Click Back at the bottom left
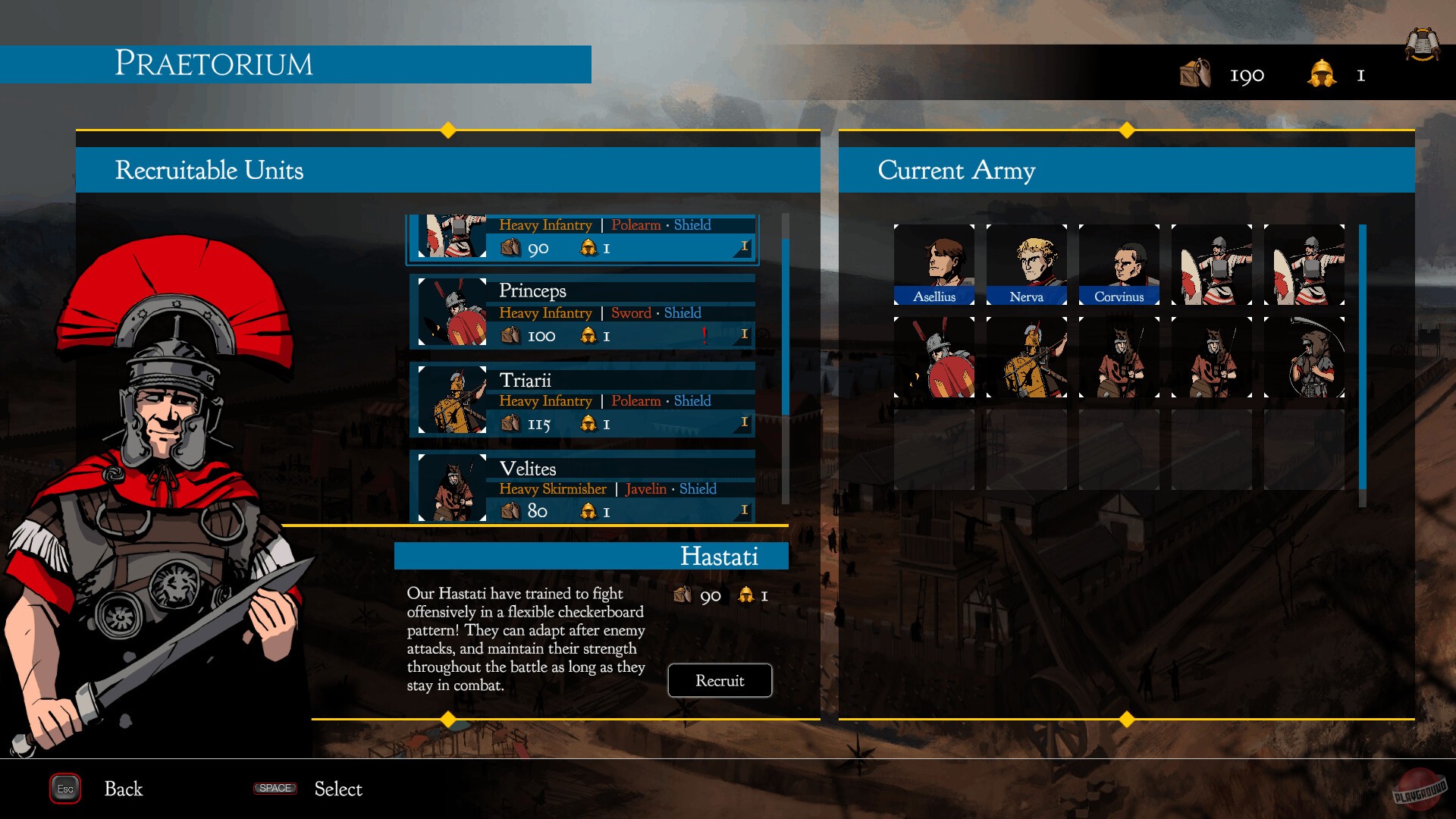The width and height of the screenshot is (1456, 819). [122, 789]
